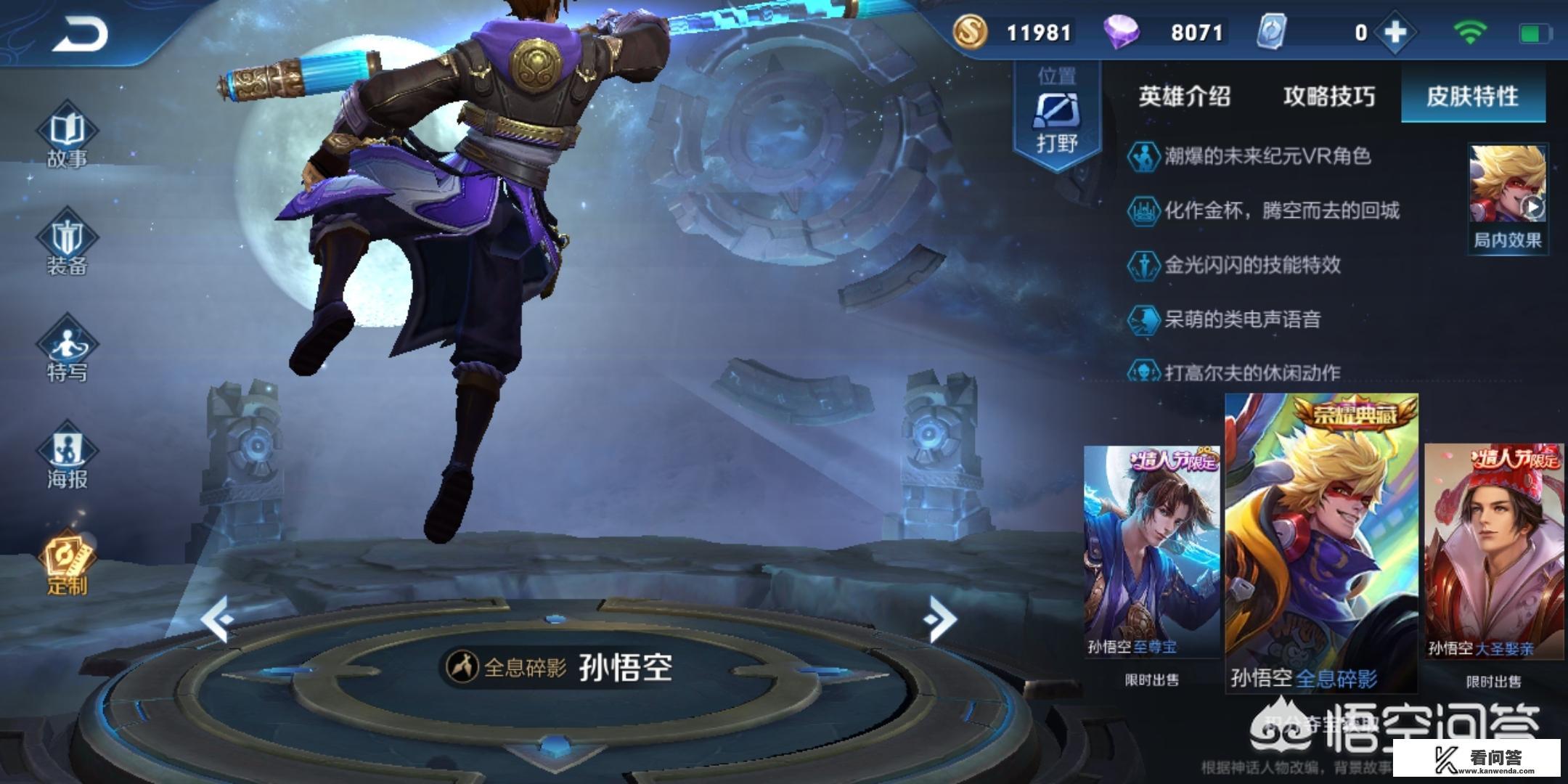The image size is (1568, 784).
Task: Click the gold coin balance showing 11981
Action: click(1016, 33)
